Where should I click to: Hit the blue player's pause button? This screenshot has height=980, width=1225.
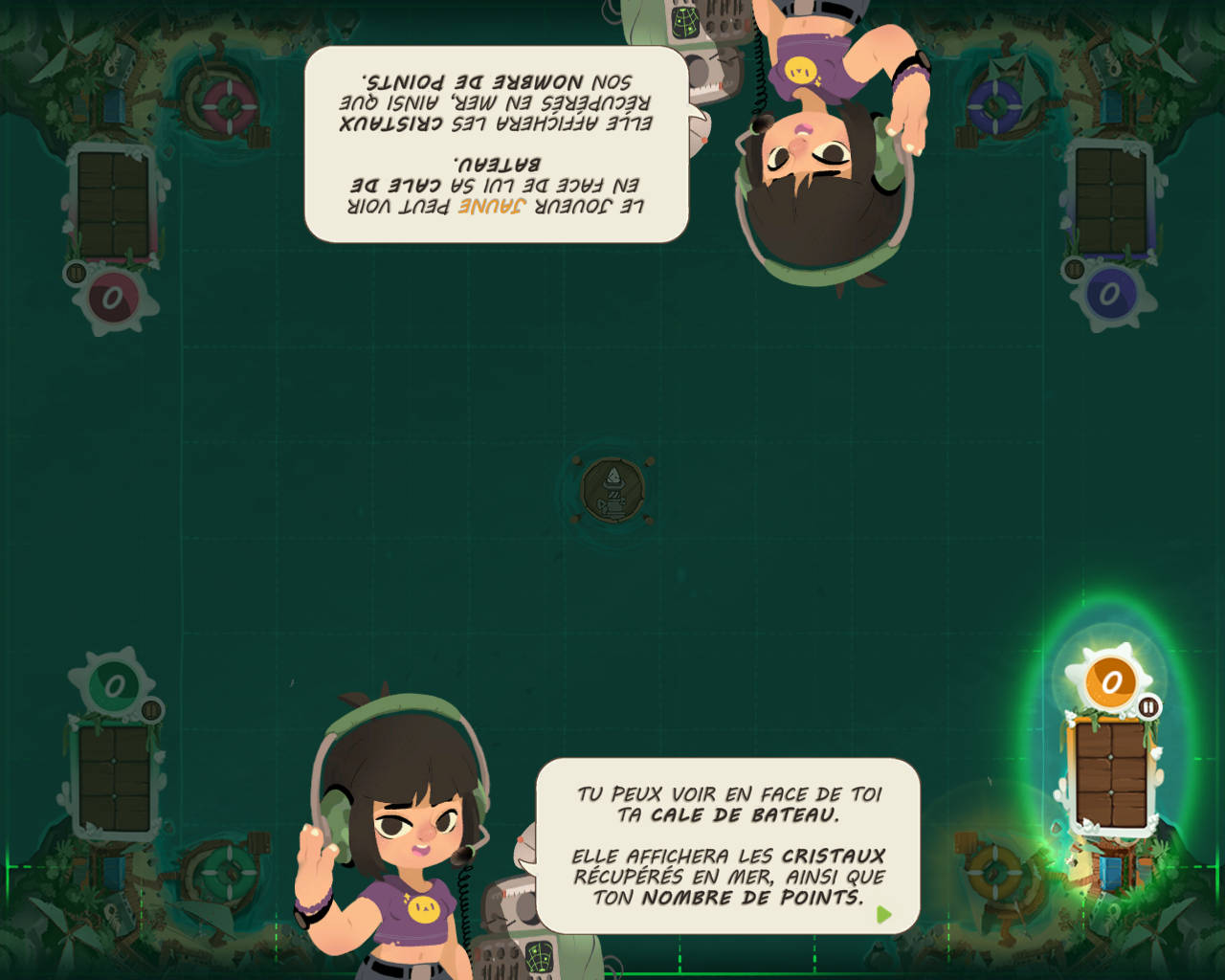(x=1074, y=270)
